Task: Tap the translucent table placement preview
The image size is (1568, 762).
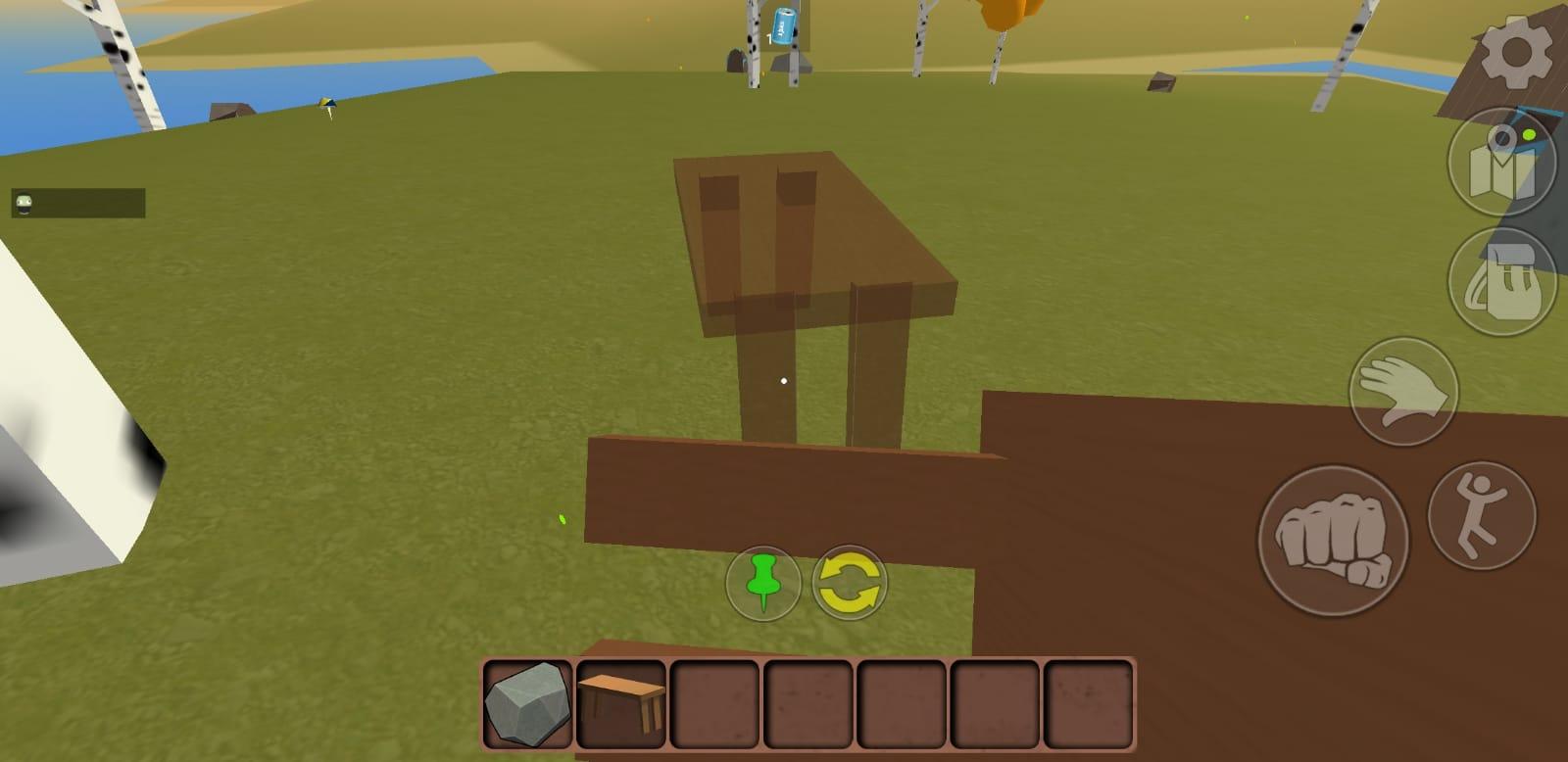Action: tap(813, 245)
